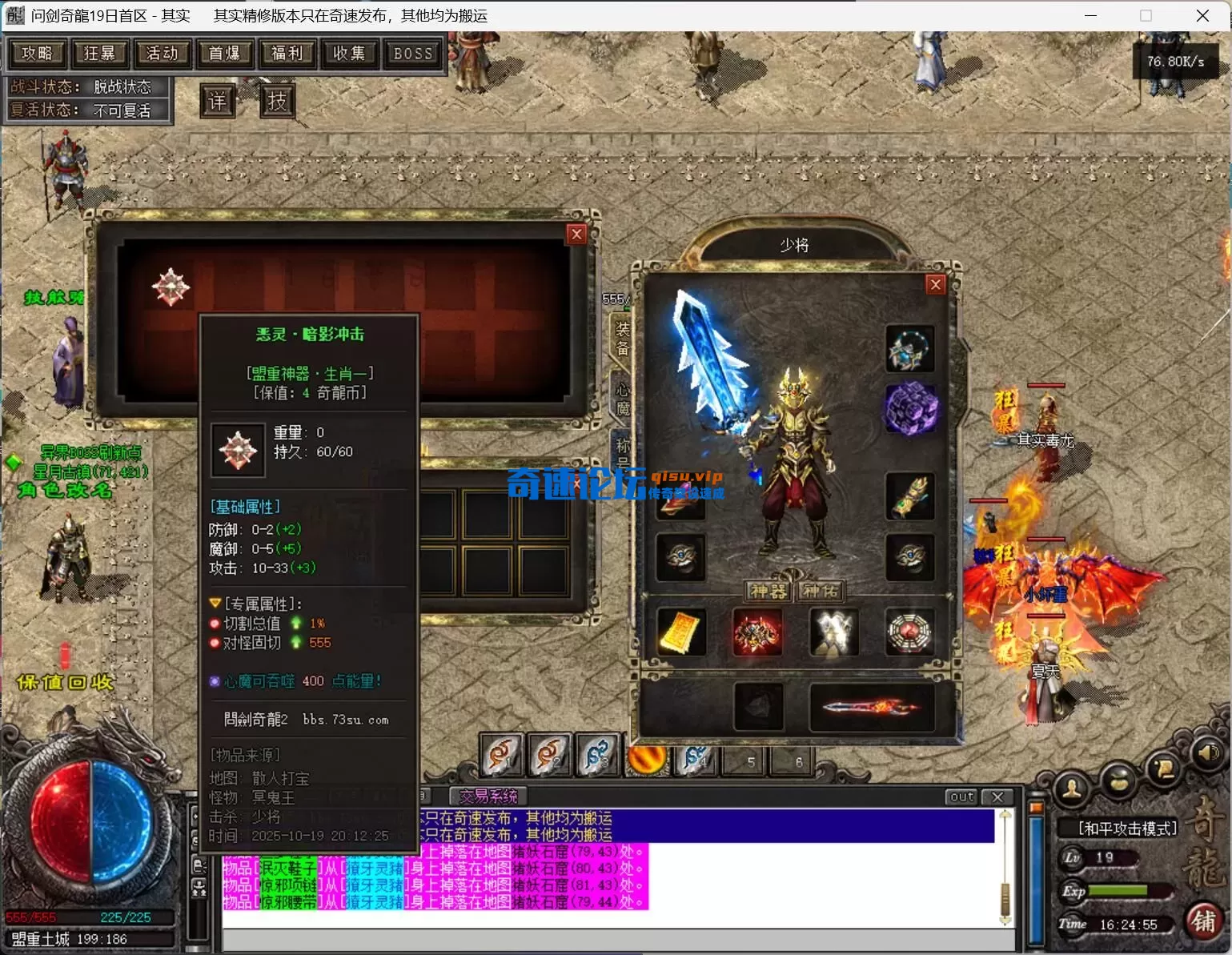This screenshot has height=955, width=1232.
Task: Select the yellow talisman equipment slot
Action: (680, 632)
